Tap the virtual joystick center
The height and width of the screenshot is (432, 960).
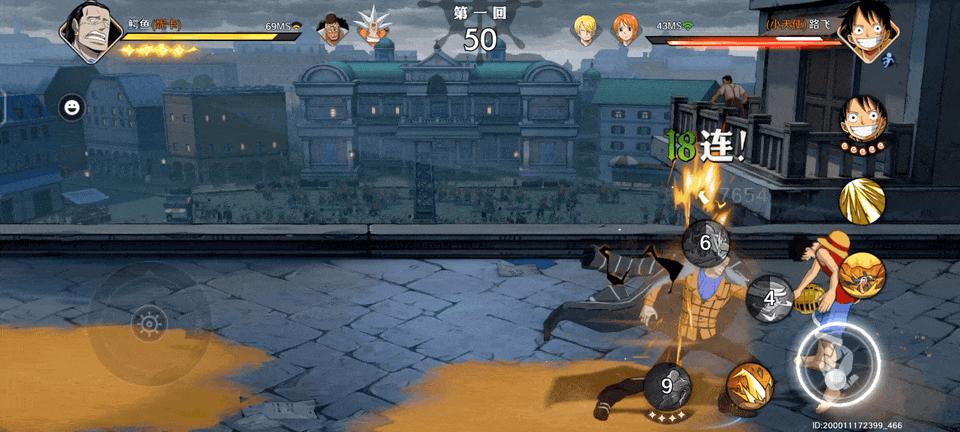click(x=149, y=323)
